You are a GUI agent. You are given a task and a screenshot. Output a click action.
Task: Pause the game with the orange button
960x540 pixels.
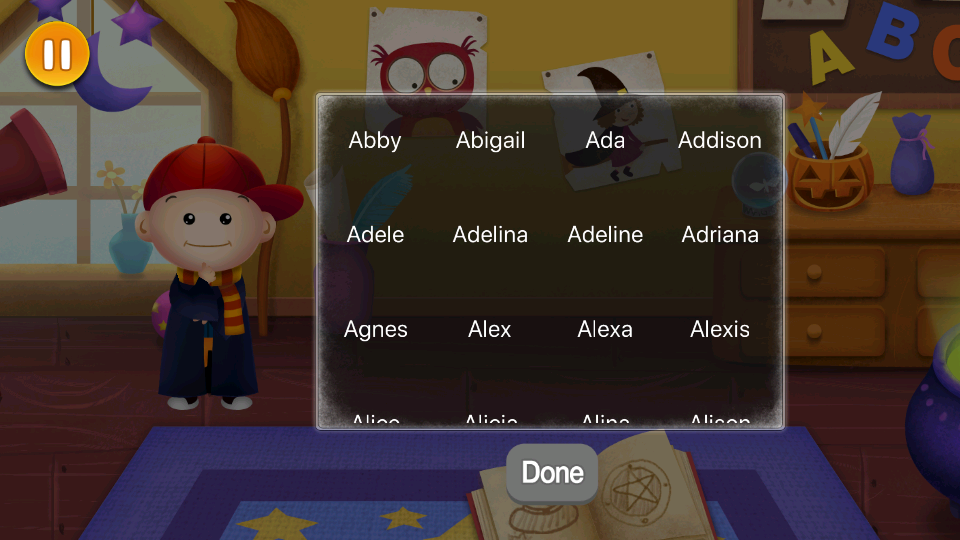[x=57, y=53]
